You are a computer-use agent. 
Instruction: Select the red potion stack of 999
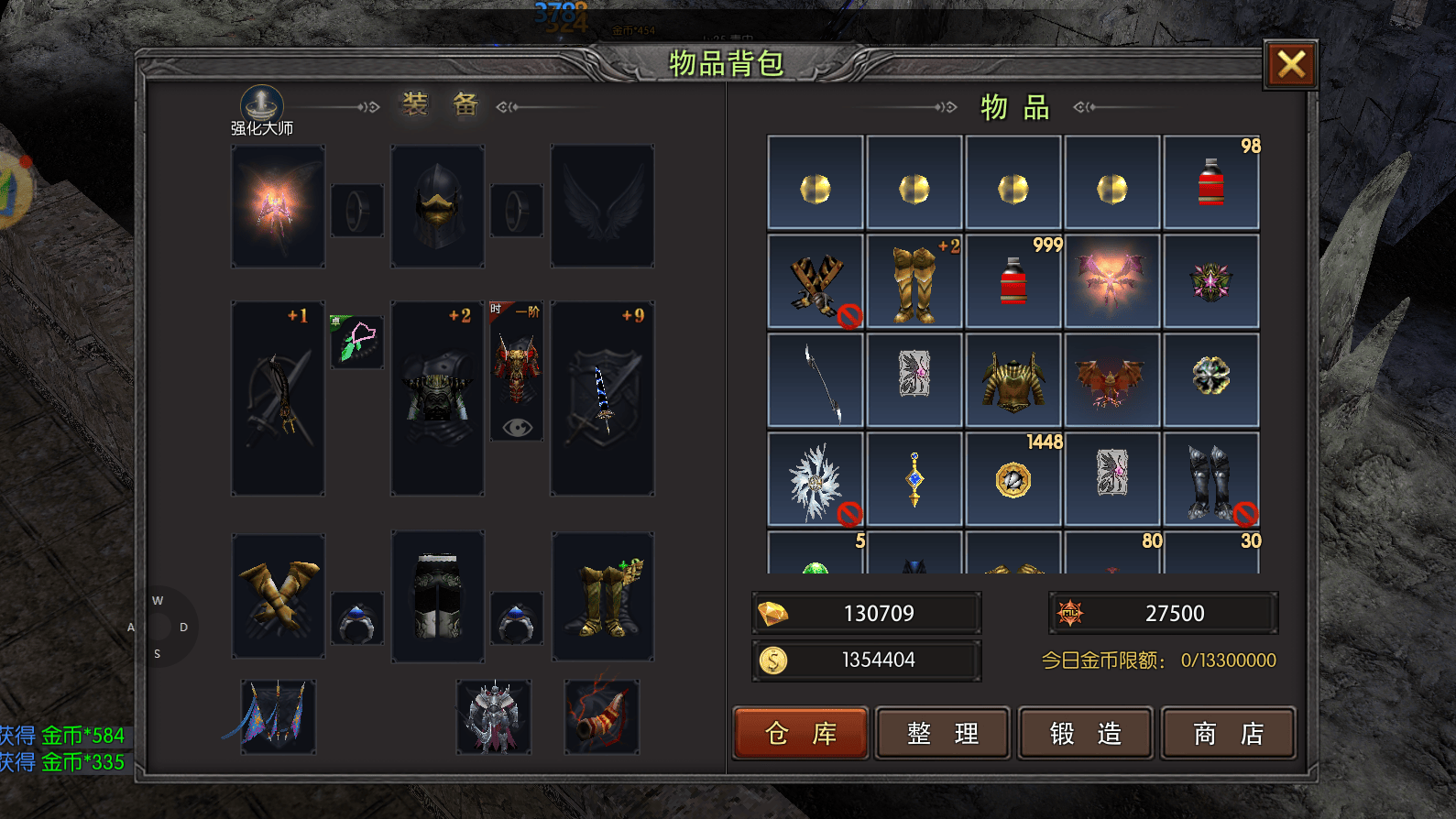pos(1013,281)
